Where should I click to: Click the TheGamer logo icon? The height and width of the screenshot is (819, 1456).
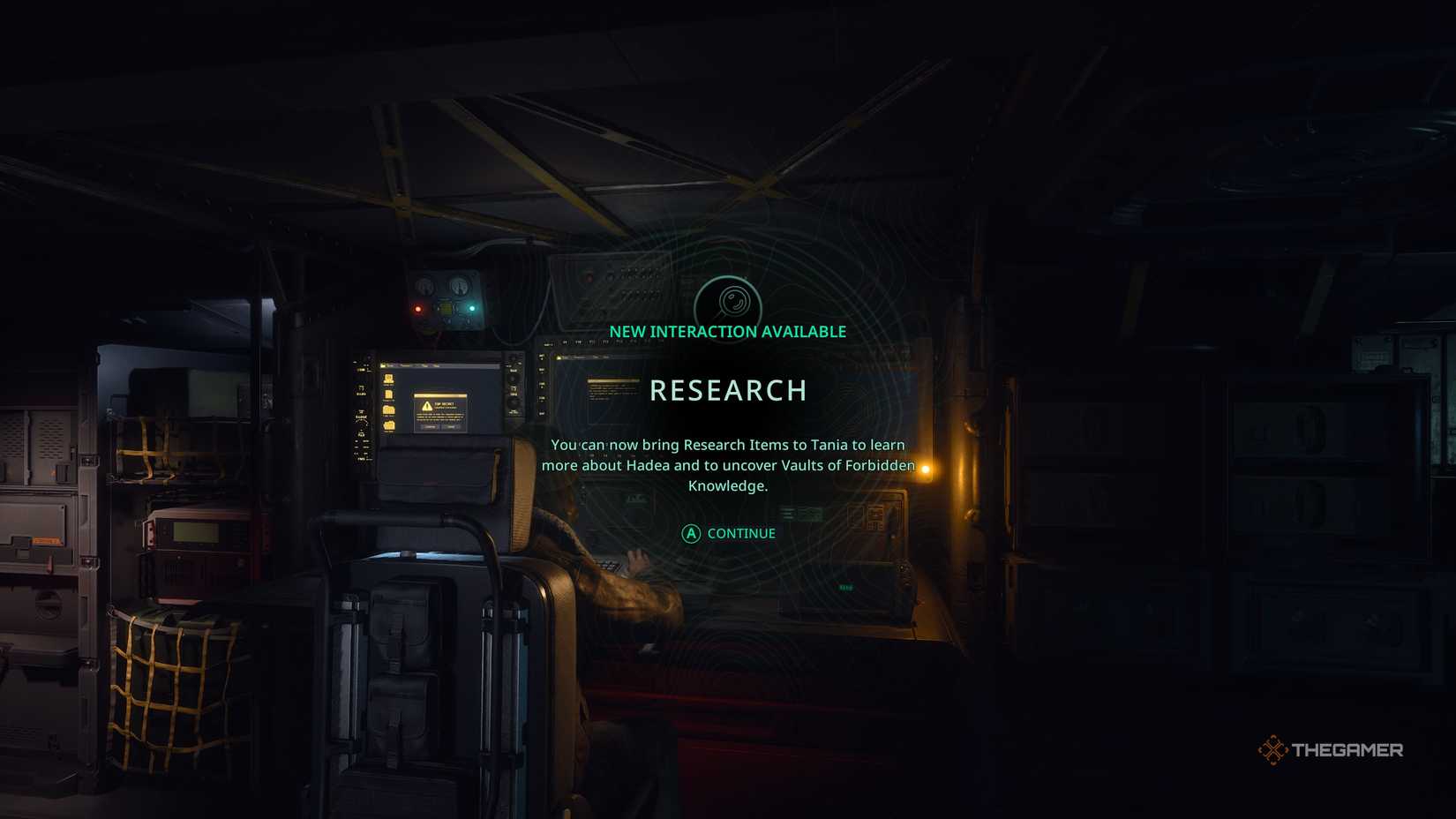[x=1273, y=750]
